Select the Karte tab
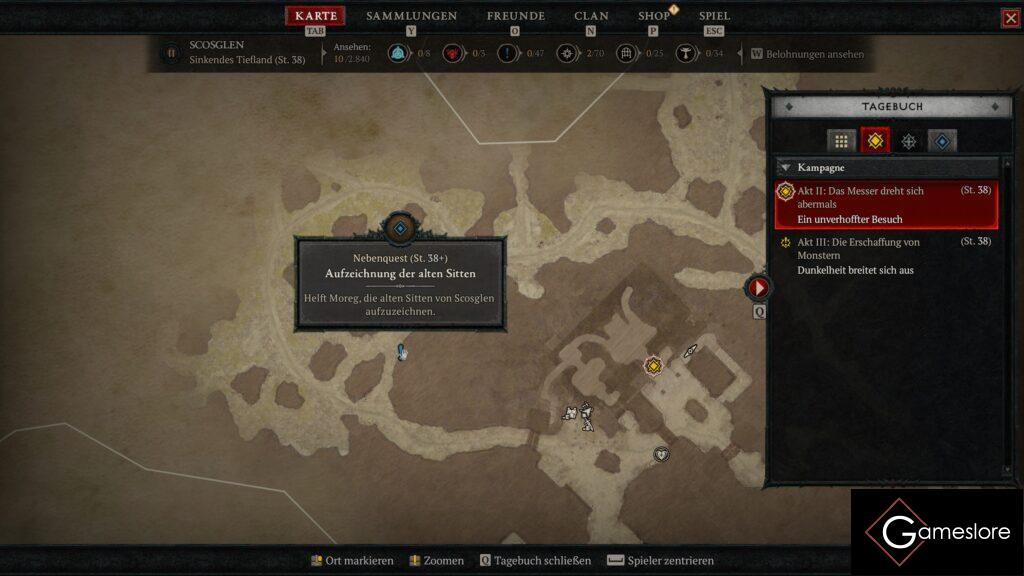The width and height of the screenshot is (1024, 576). click(x=316, y=16)
